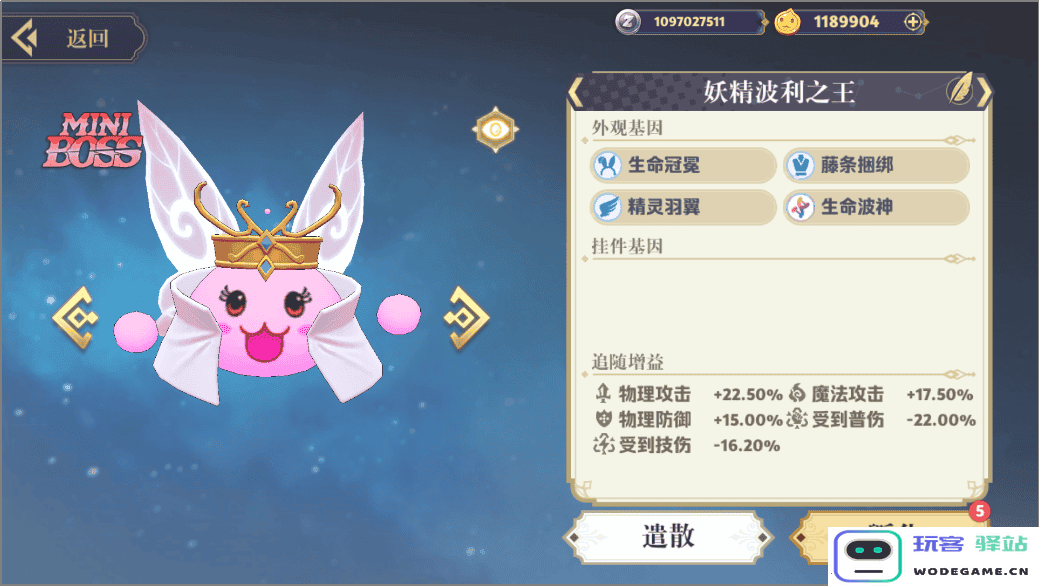Open the feather quill icon in panel header

tap(962, 91)
